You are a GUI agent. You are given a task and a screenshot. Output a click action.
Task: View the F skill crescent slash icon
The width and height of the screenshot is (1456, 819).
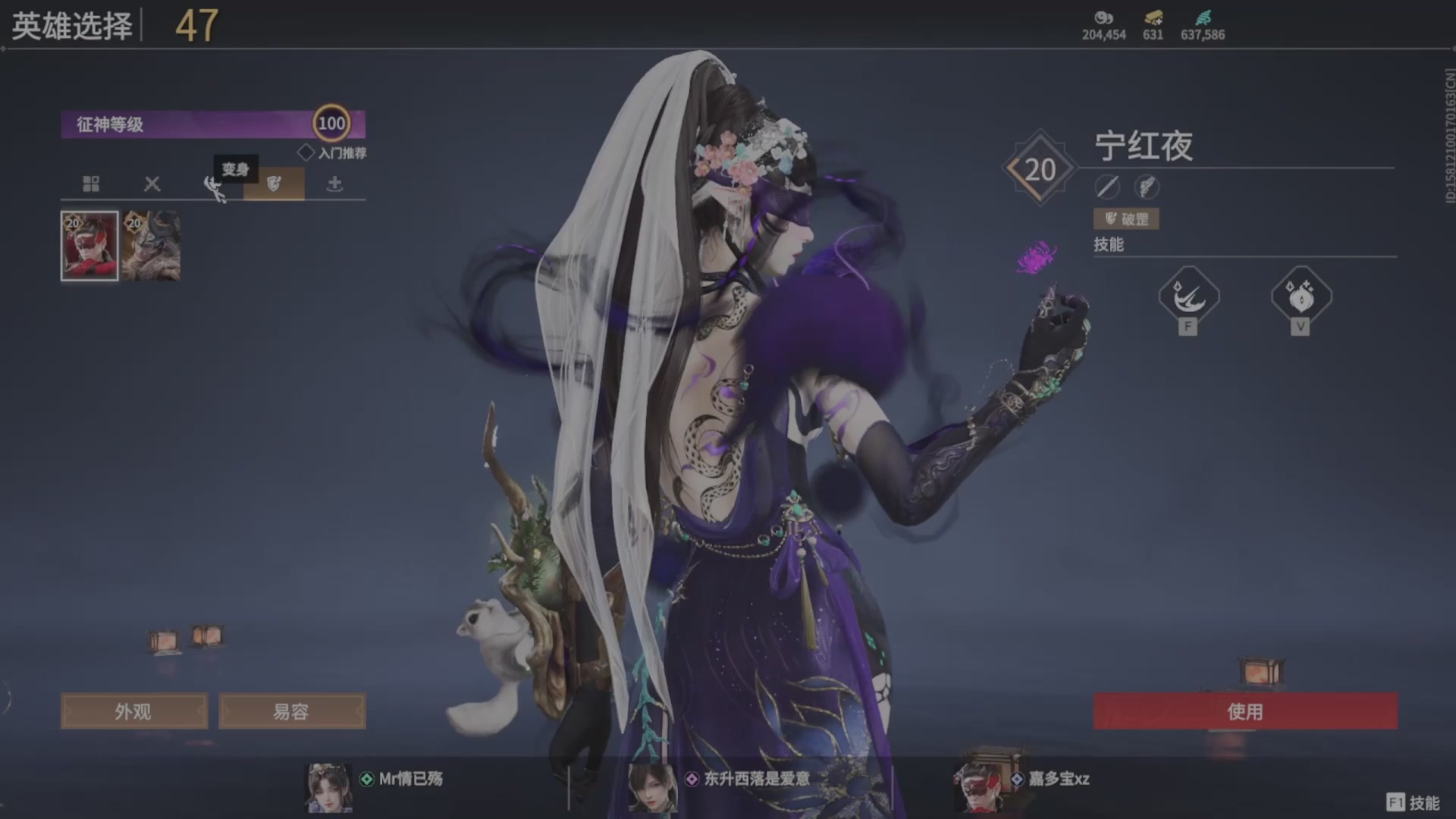1188,297
